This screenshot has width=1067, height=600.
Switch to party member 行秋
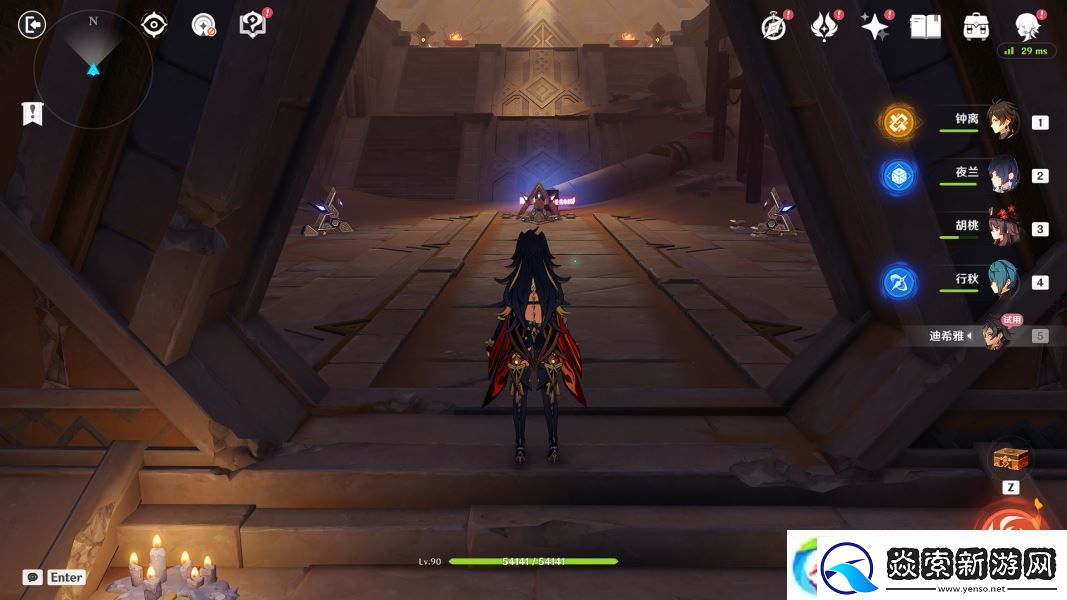click(1002, 282)
